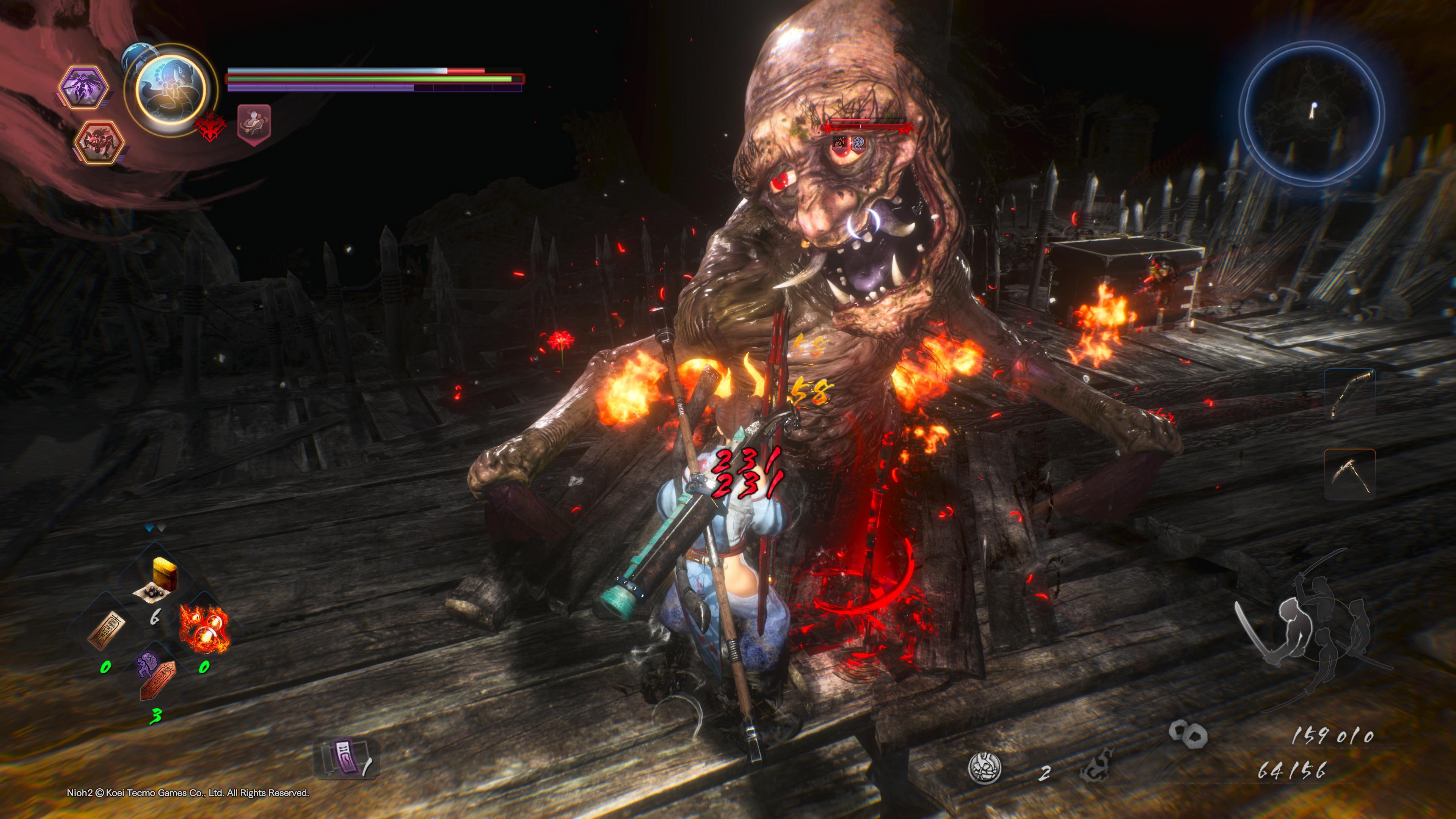Select the snake guardian spirit orb
The height and width of the screenshot is (819, 1456).
tap(170, 91)
